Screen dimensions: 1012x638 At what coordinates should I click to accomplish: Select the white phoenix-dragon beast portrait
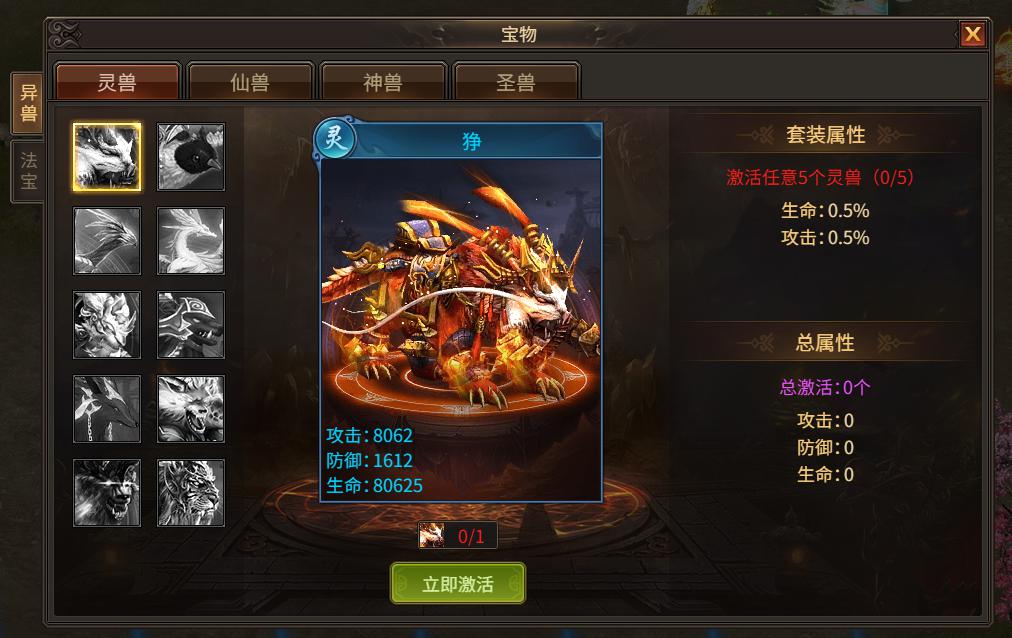pyautogui.click(x=191, y=241)
